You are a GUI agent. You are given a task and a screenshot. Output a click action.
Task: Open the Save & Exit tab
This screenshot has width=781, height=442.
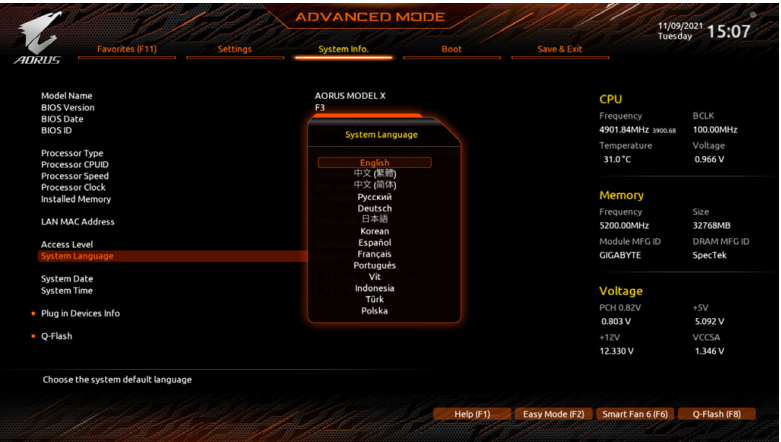pos(559,49)
